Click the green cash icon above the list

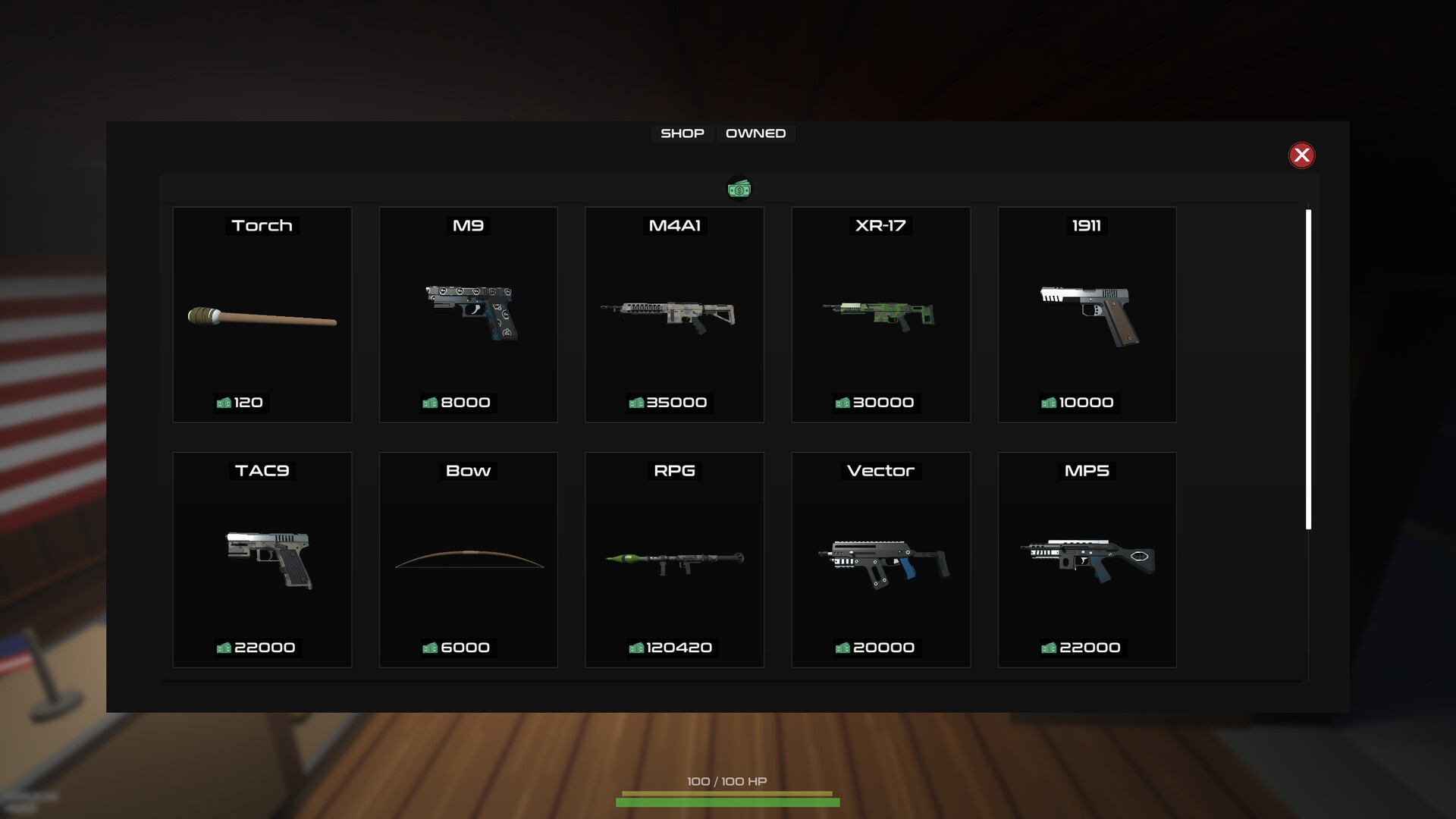(x=739, y=189)
